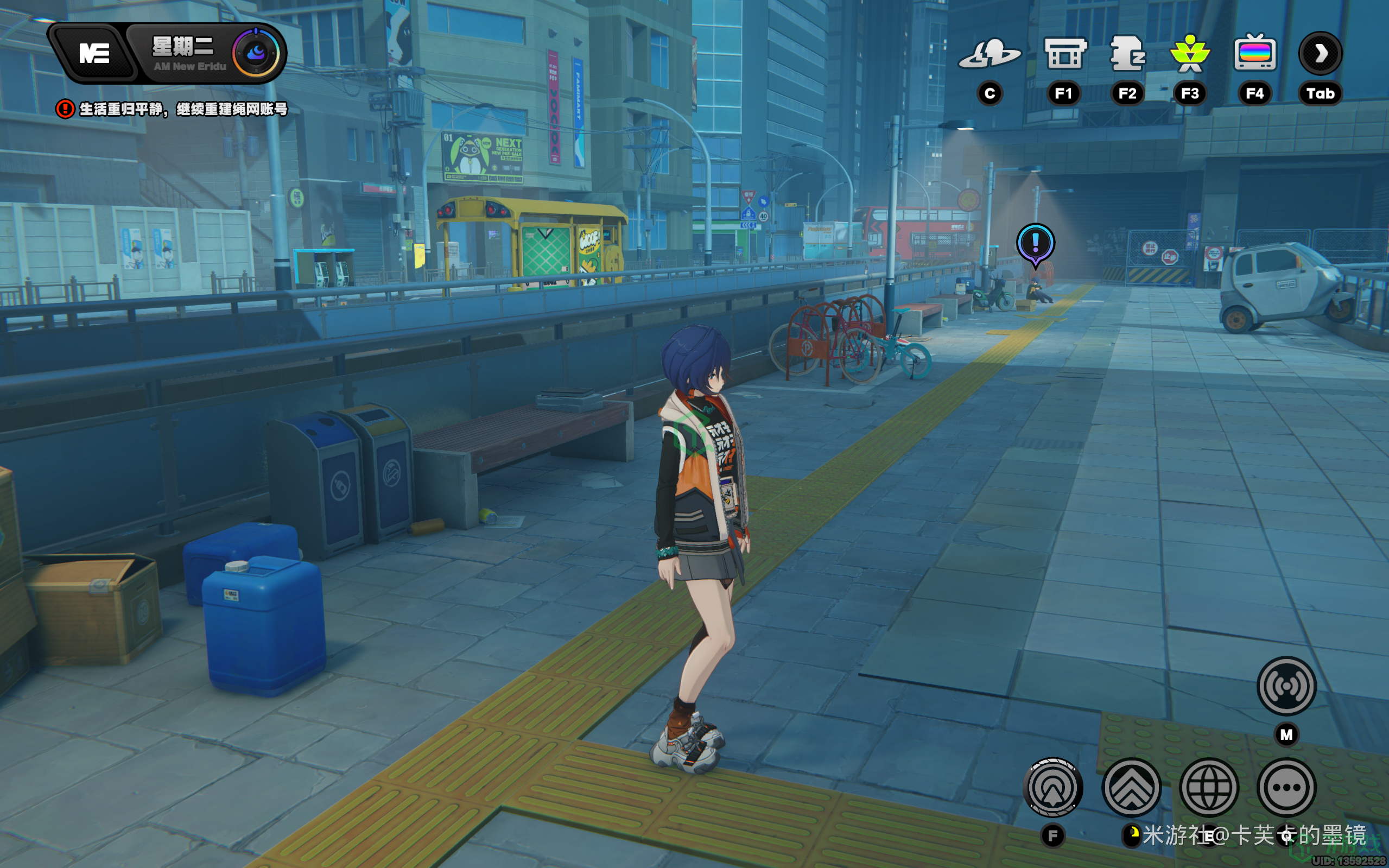This screenshot has width=1389, height=868.
Task: Open the ringed planet icon menu
Action: pos(990,54)
